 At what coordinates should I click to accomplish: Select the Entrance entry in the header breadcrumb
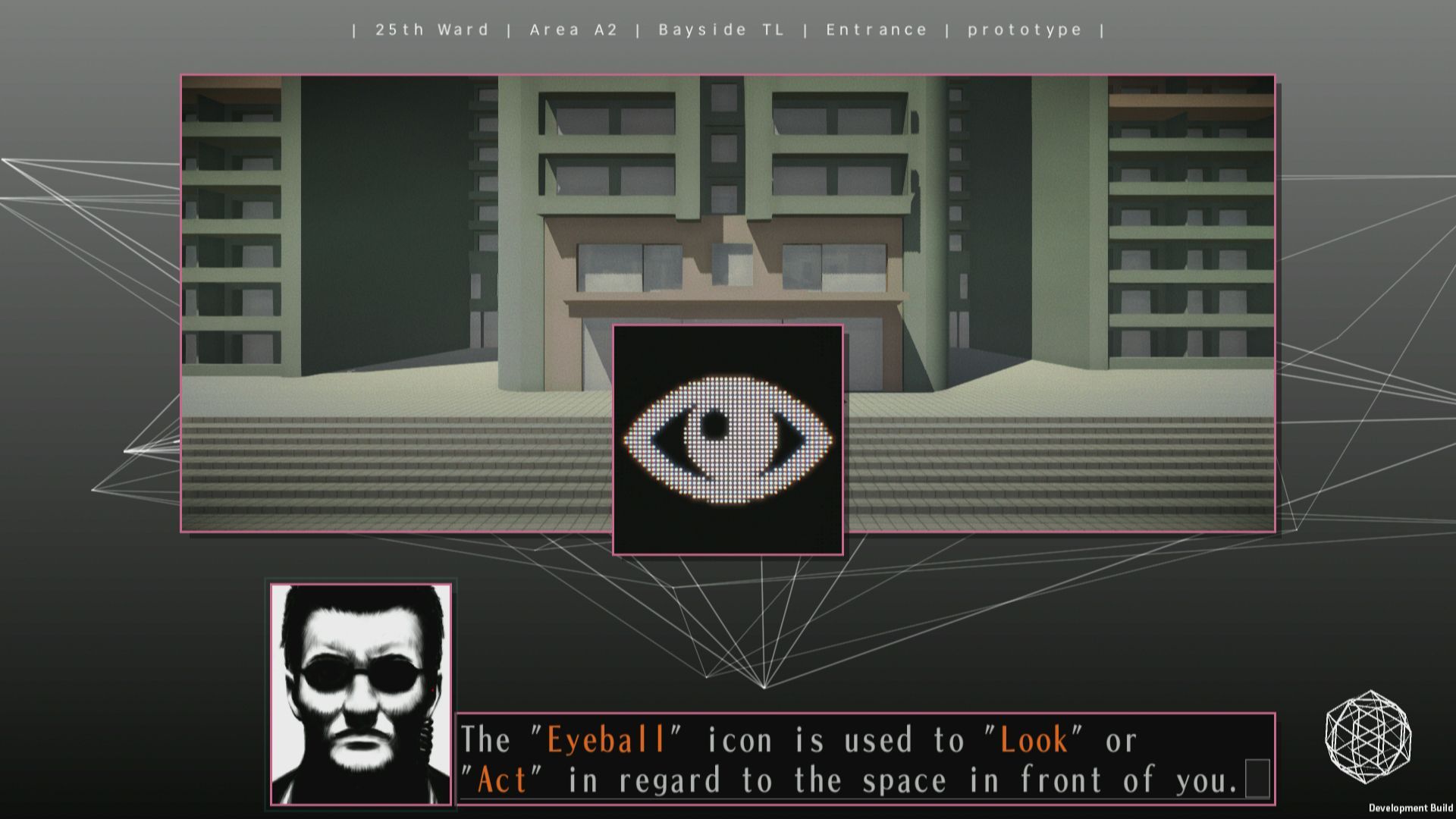(877, 30)
